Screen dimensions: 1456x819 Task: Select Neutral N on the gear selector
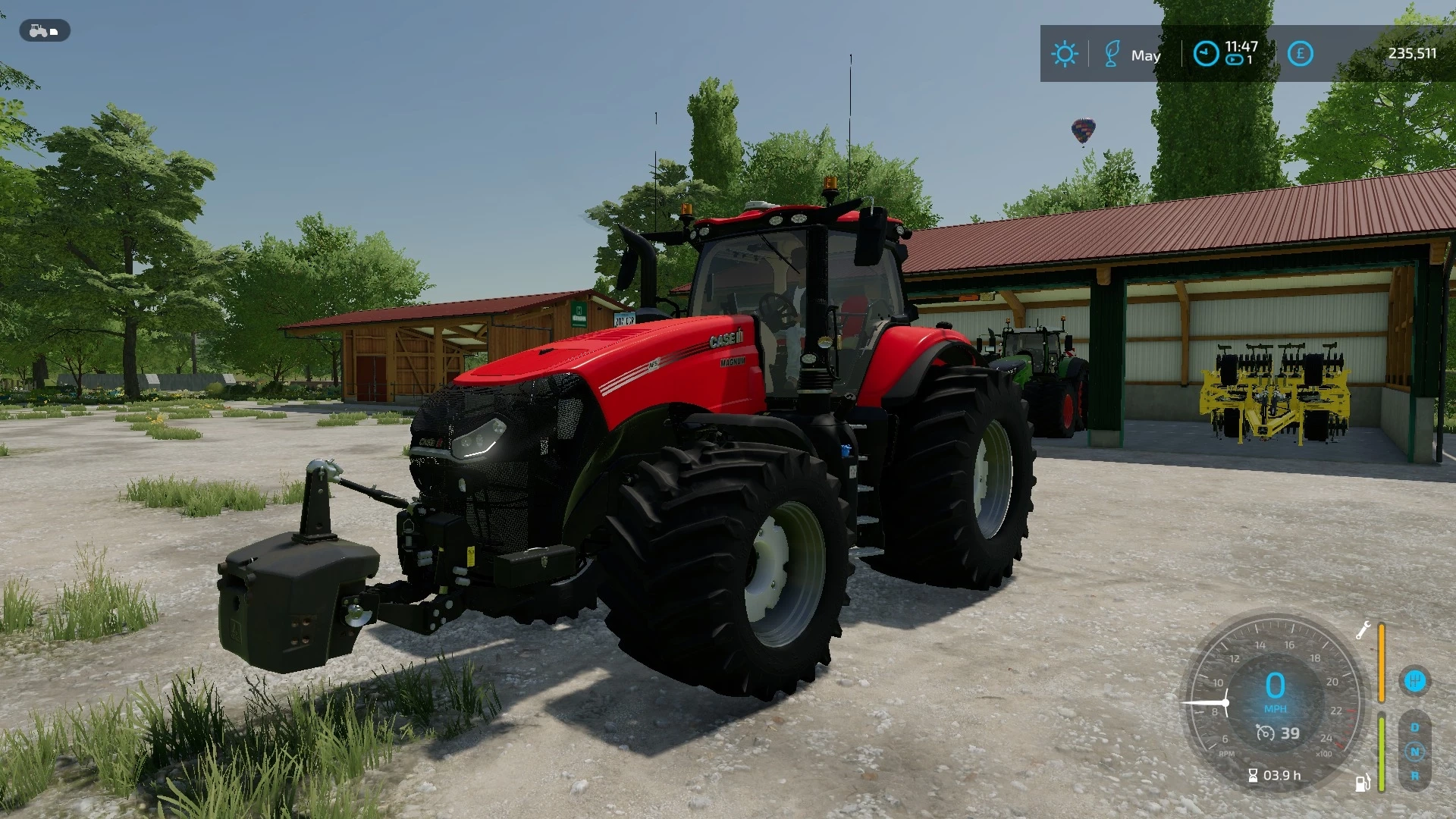1415,752
